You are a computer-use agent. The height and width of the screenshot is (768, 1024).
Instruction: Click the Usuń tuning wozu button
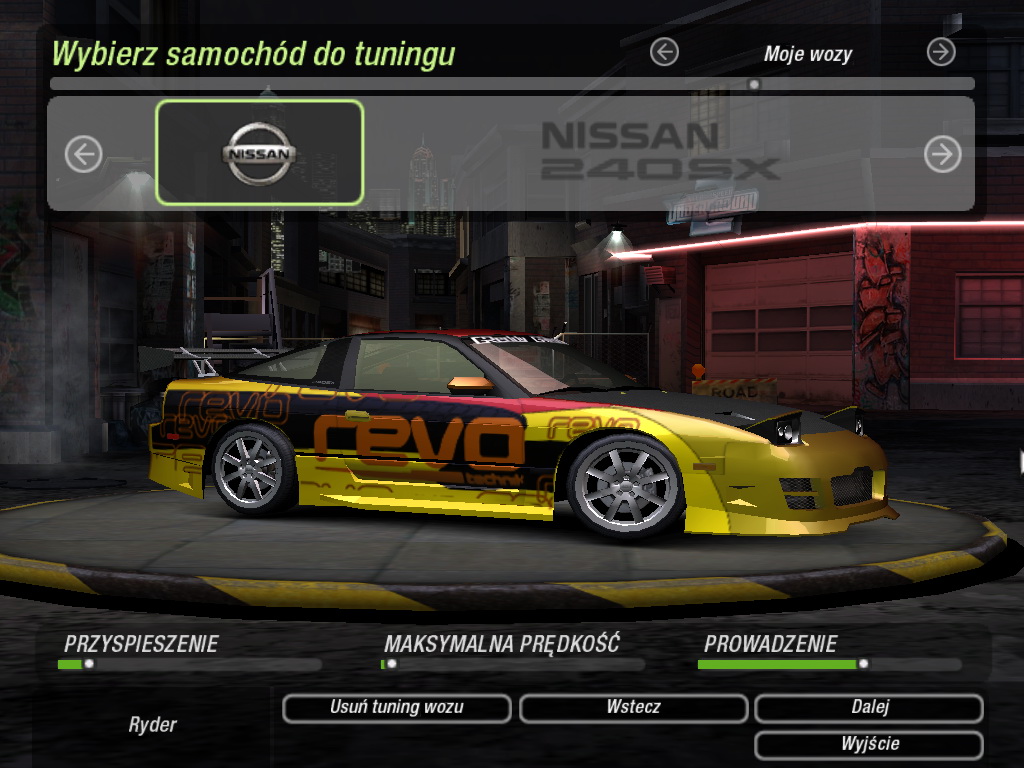tap(396, 708)
